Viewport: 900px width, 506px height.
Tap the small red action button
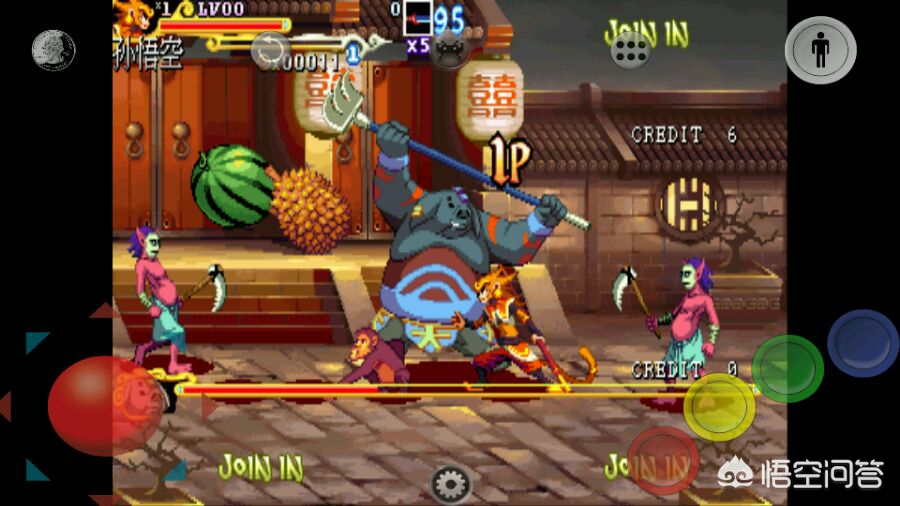click(x=662, y=460)
